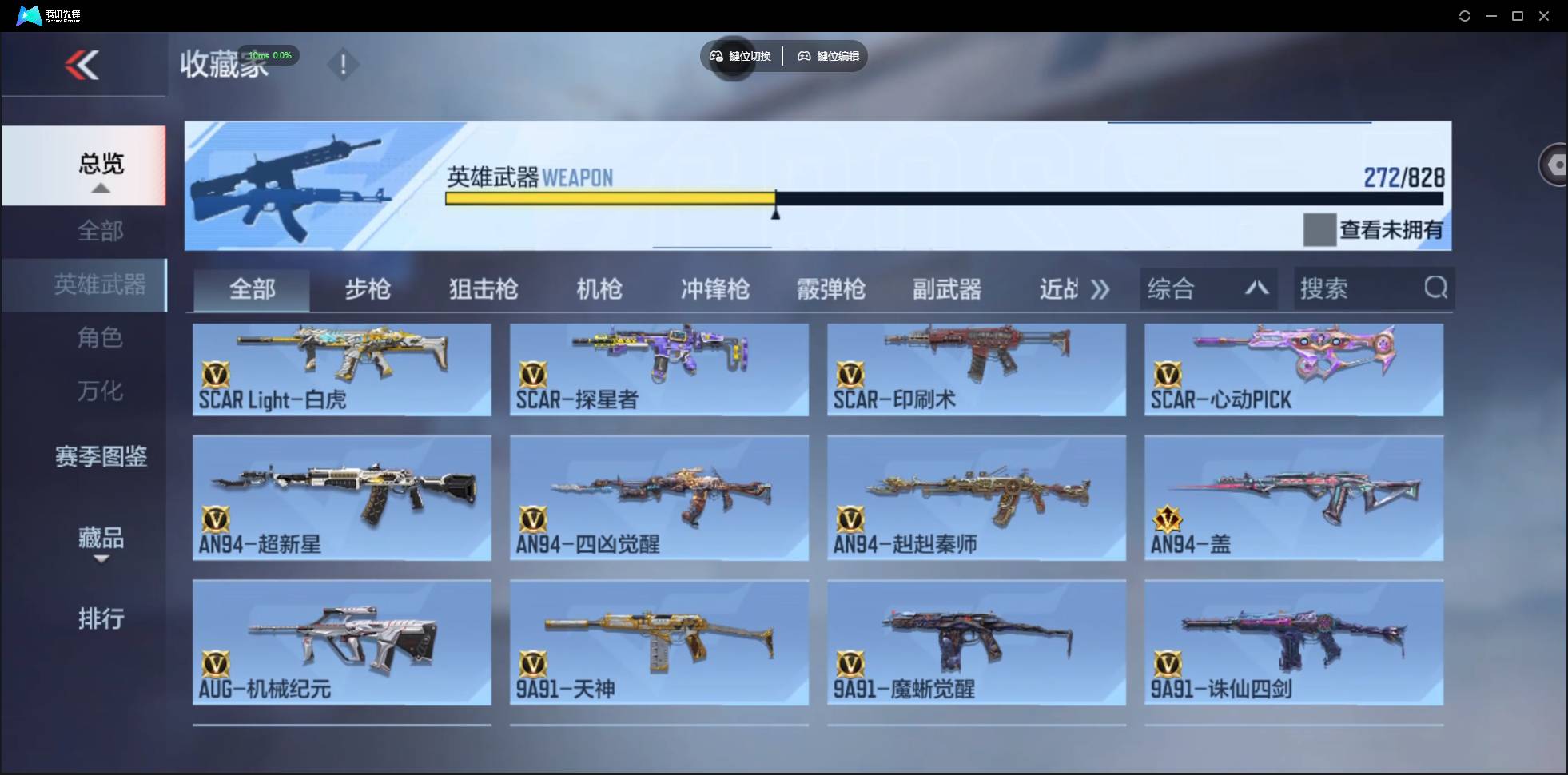Click the special gold badge on AN94-盖
Image resolution: width=1568 pixels, height=775 pixels.
(1169, 520)
